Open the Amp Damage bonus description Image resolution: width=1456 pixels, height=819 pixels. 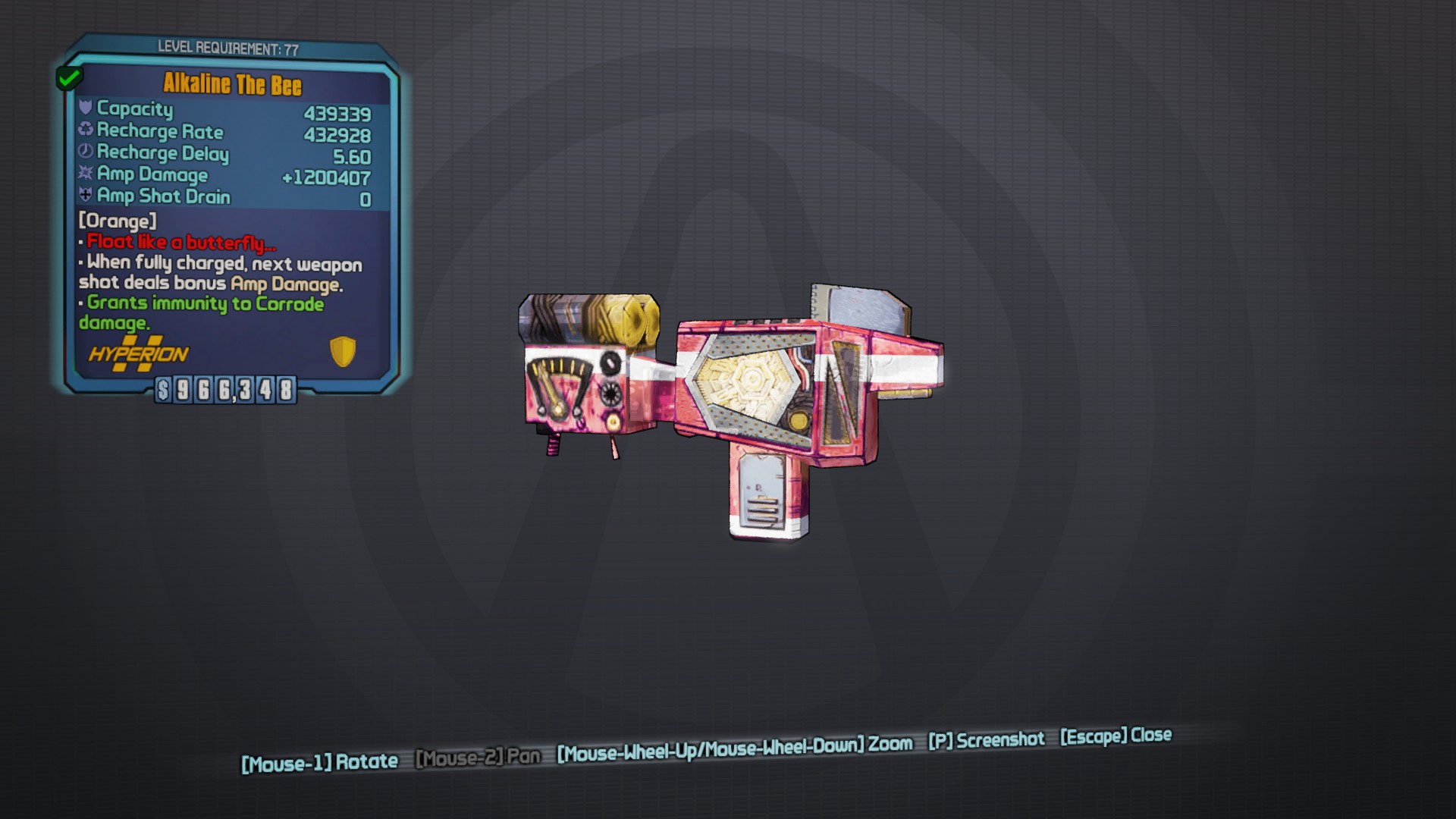(220, 273)
